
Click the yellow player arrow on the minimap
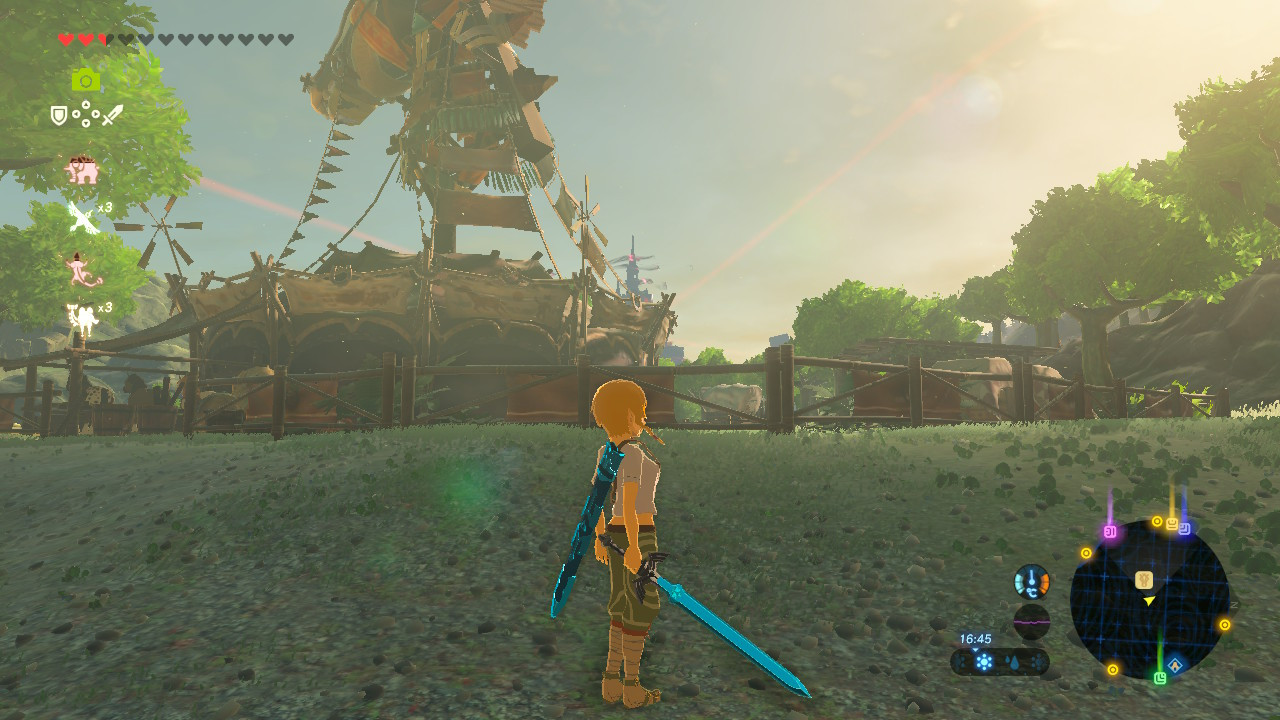pos(1149,602)
